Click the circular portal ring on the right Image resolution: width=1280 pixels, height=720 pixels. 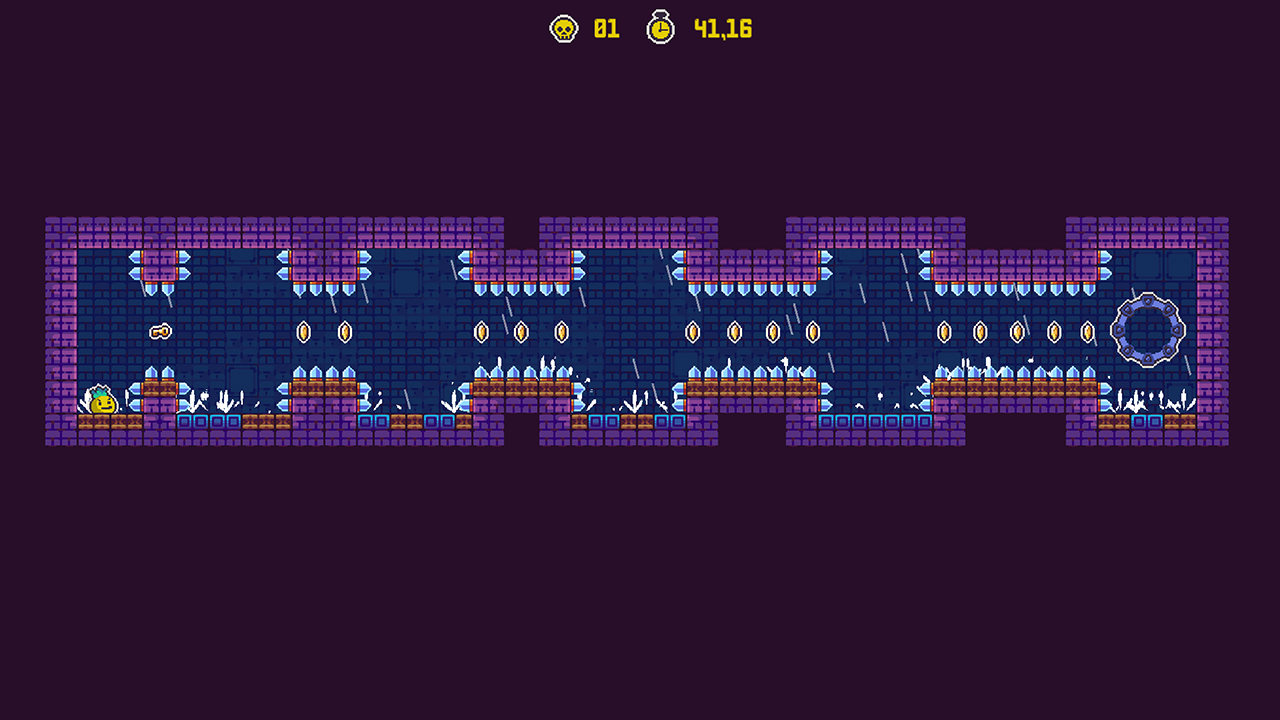pyautogui.click(x=1147, y=331)
